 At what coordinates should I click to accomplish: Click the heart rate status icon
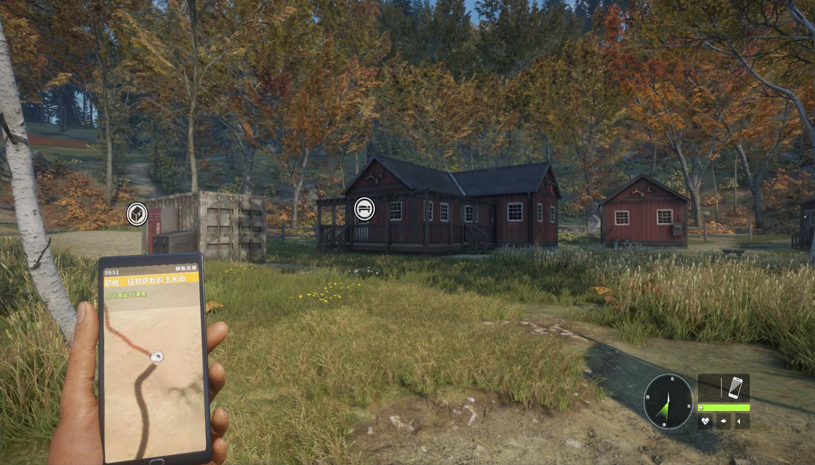705,421
